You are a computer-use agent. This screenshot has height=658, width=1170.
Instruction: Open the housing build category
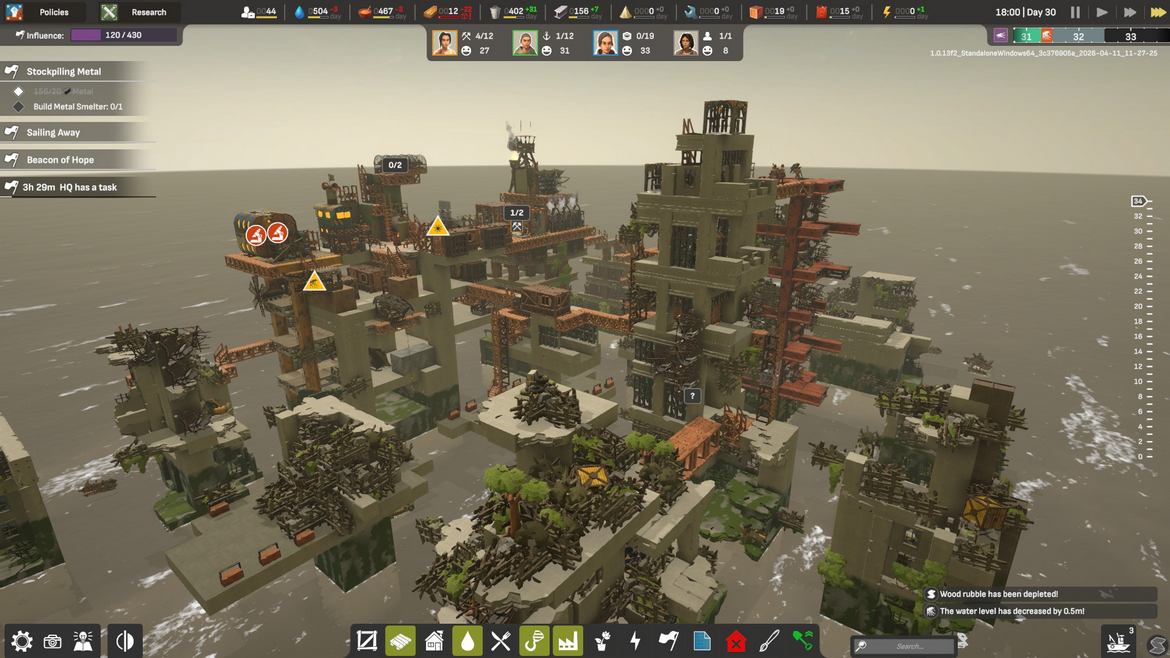pyautogui.click(x=434, y=641)
